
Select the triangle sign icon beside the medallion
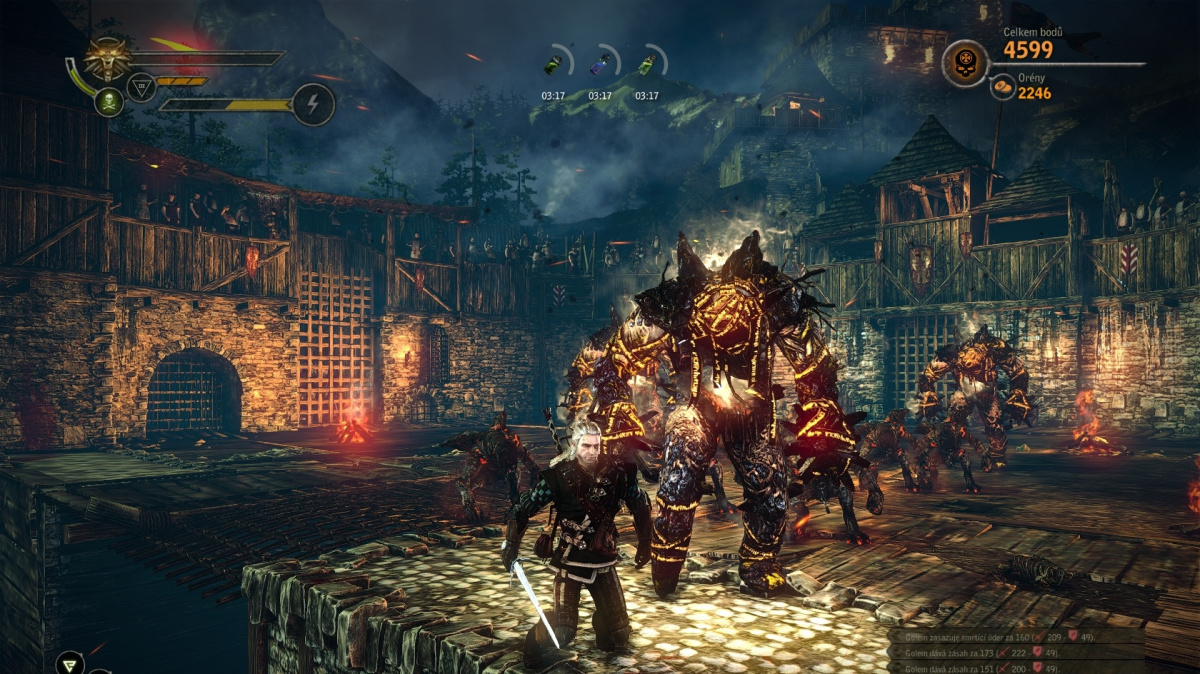coord(142,90)
